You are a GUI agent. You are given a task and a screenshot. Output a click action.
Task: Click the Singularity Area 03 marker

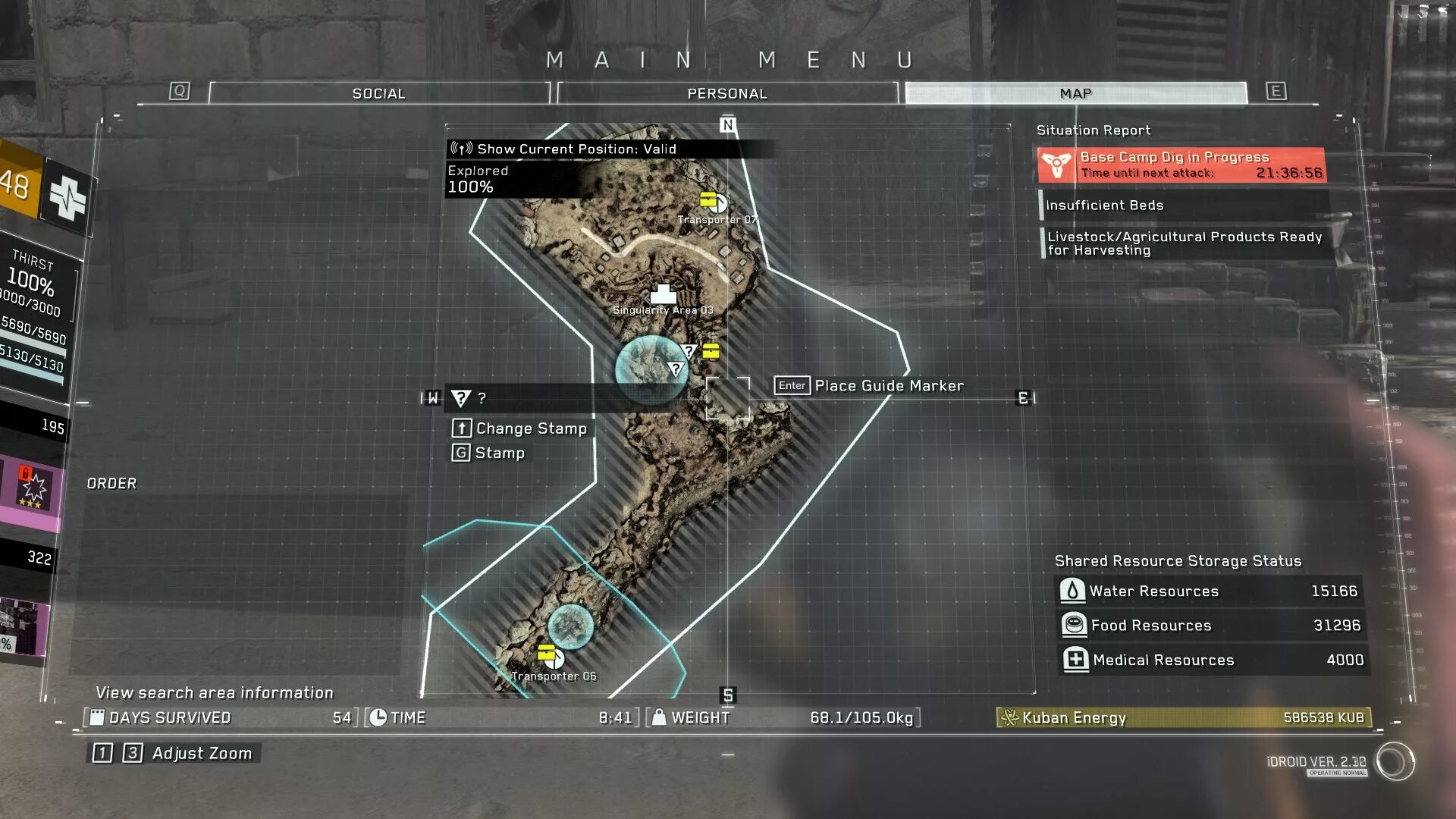[x=664, y=294]
